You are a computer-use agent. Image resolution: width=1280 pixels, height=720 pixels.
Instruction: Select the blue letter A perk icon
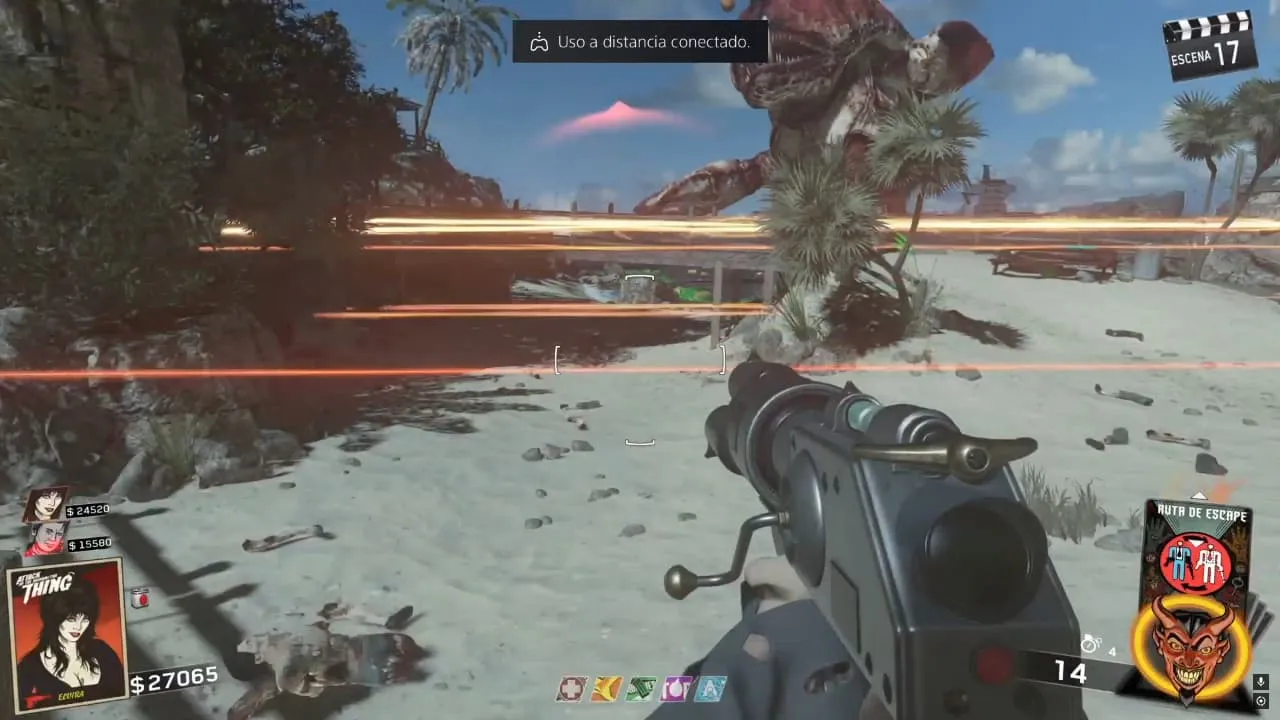click(x=711, y=689)
